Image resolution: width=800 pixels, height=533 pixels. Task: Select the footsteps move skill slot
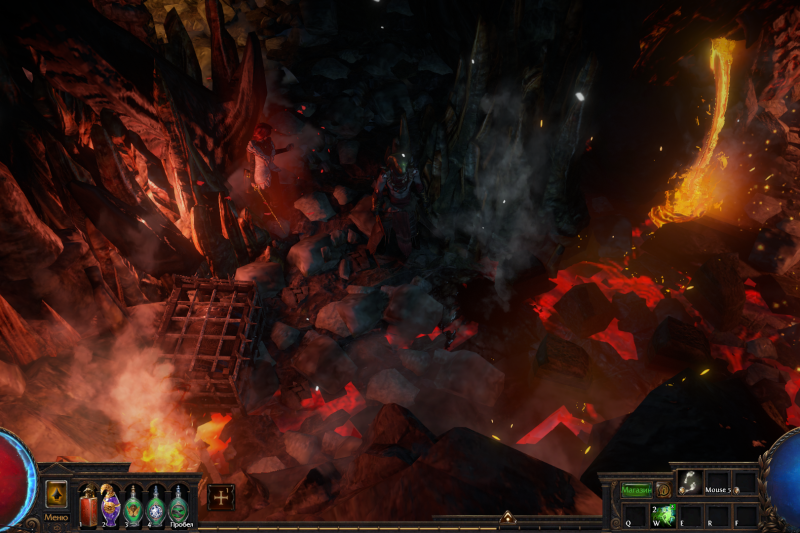[689, 483]
